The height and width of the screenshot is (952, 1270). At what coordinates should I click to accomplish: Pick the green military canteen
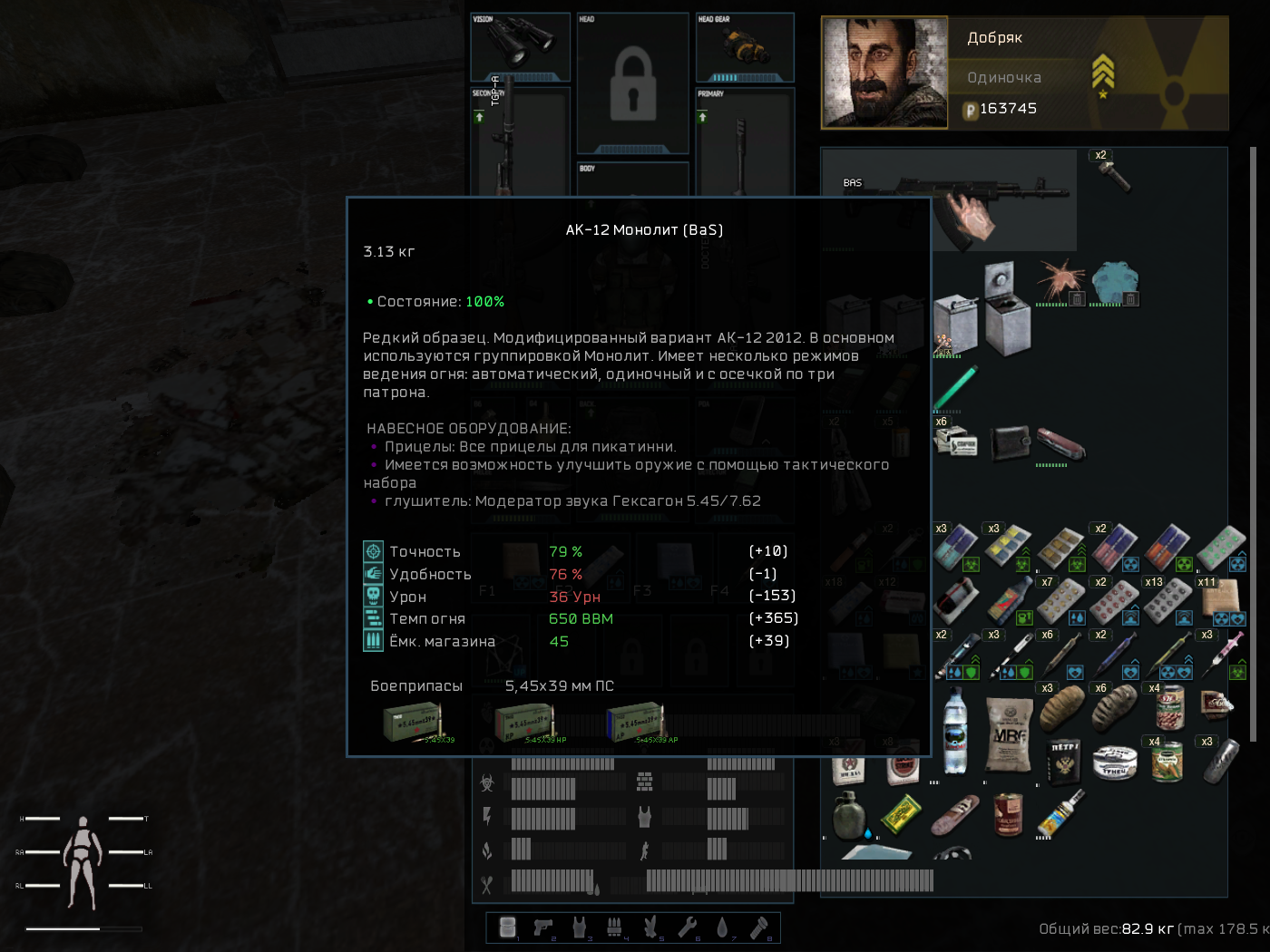(x=848, y=814)
